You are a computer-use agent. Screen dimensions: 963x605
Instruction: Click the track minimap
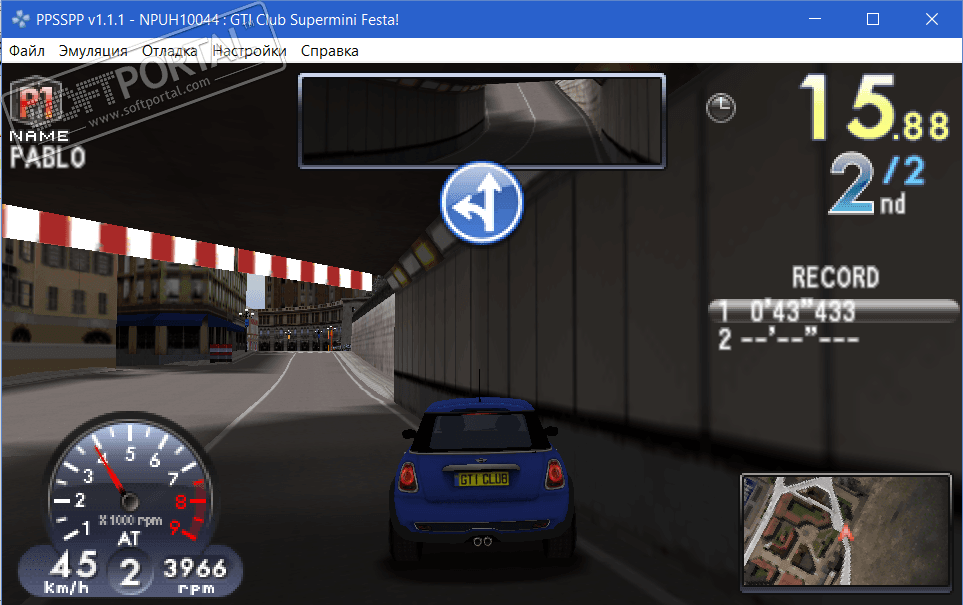[x=846, y=530]
